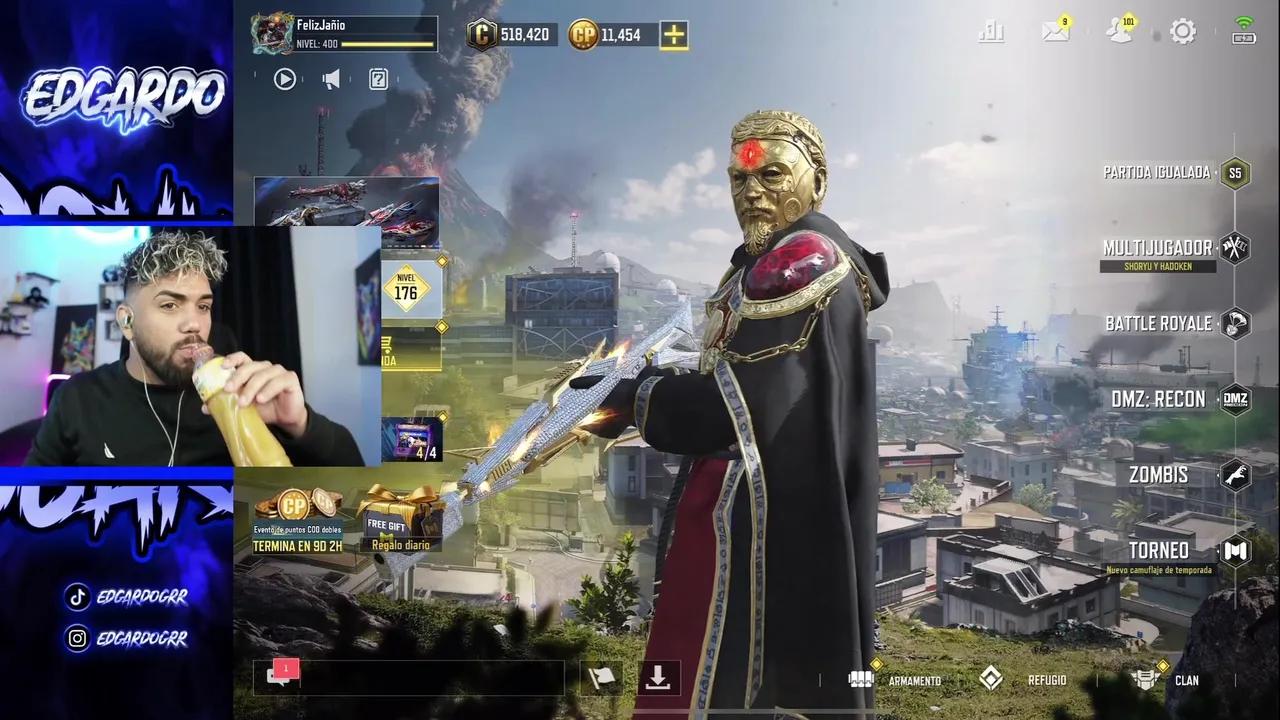Click the DMZ: Recon mode icon
The height and width of the screenshot is (720, 1280).
tap(1236, 399)
